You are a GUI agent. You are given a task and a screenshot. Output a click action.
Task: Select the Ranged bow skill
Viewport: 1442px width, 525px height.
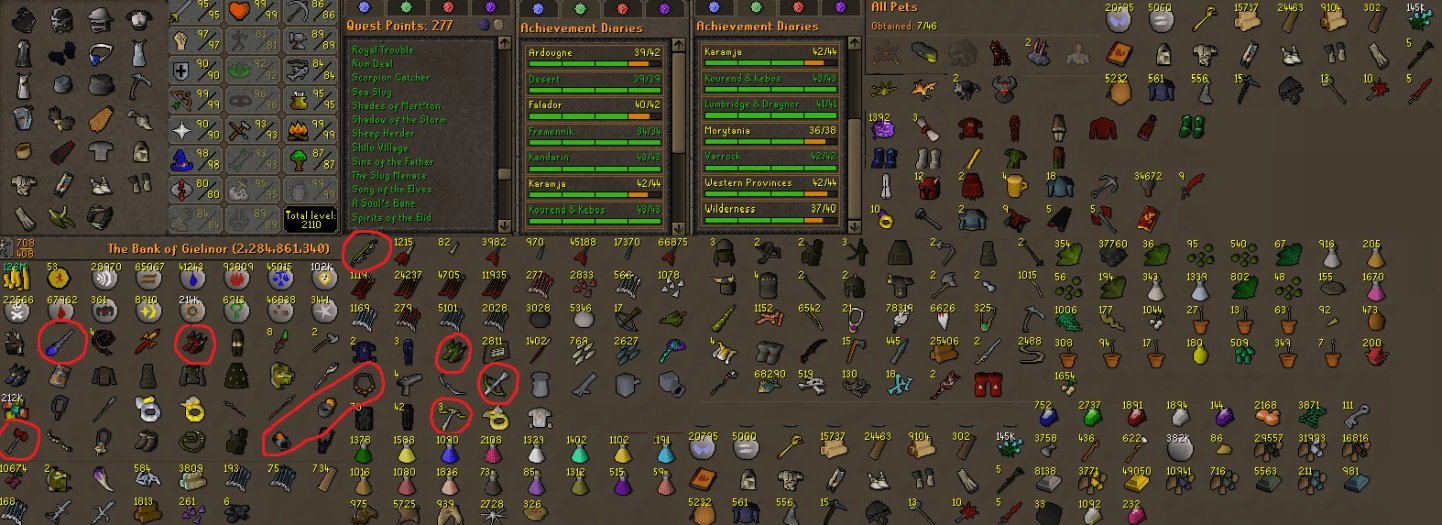pos(183,99)
